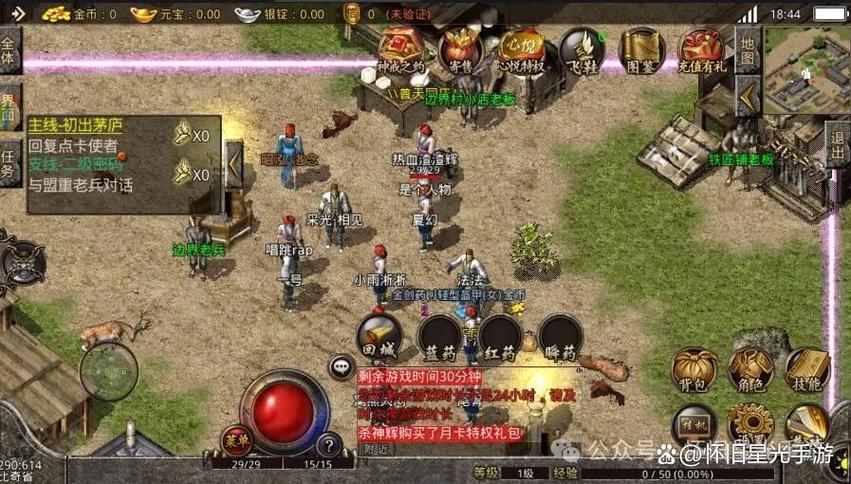
Task: Open the 图鉴 codex scroll
Action: point(641,49)
